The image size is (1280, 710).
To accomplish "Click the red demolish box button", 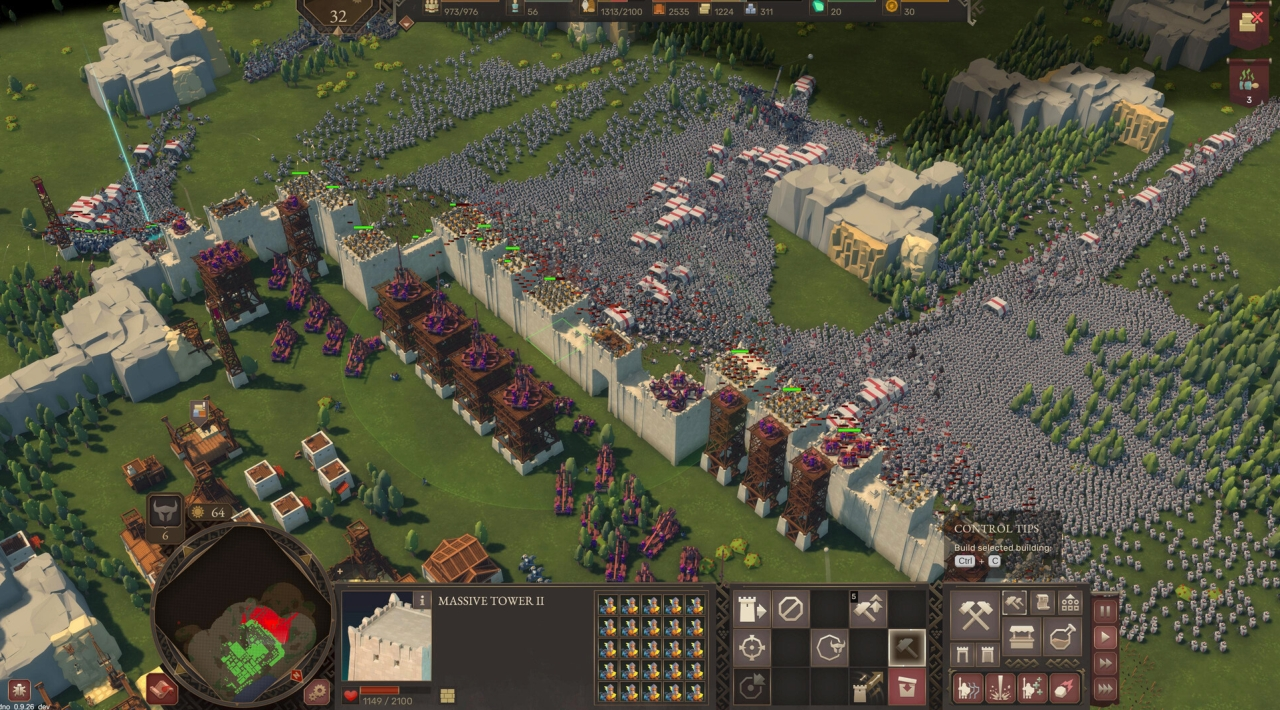I will click(x=907, y=687).
